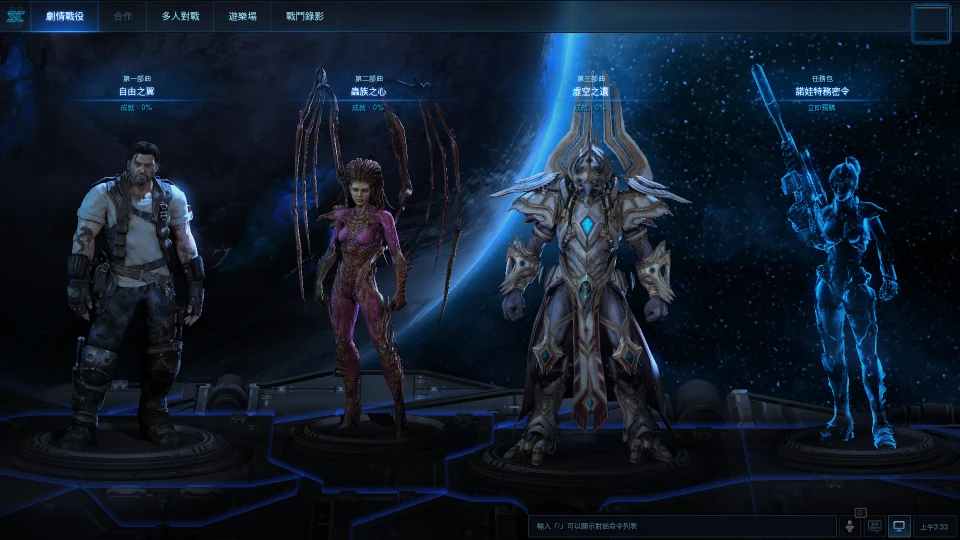Viewport: 960px width, 540px height.
Task: Switch to the 劇情戰役 campaign tab
Action: coord(64,17)
